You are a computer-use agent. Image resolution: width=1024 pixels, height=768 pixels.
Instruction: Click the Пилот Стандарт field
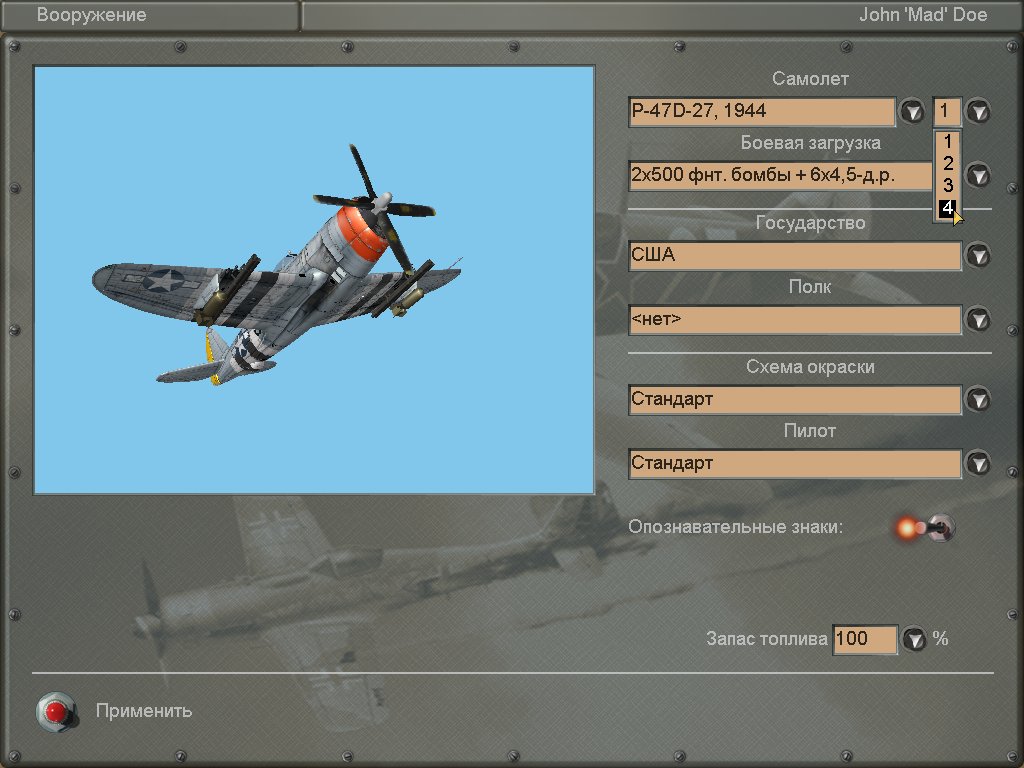click(x=795, y=463)
